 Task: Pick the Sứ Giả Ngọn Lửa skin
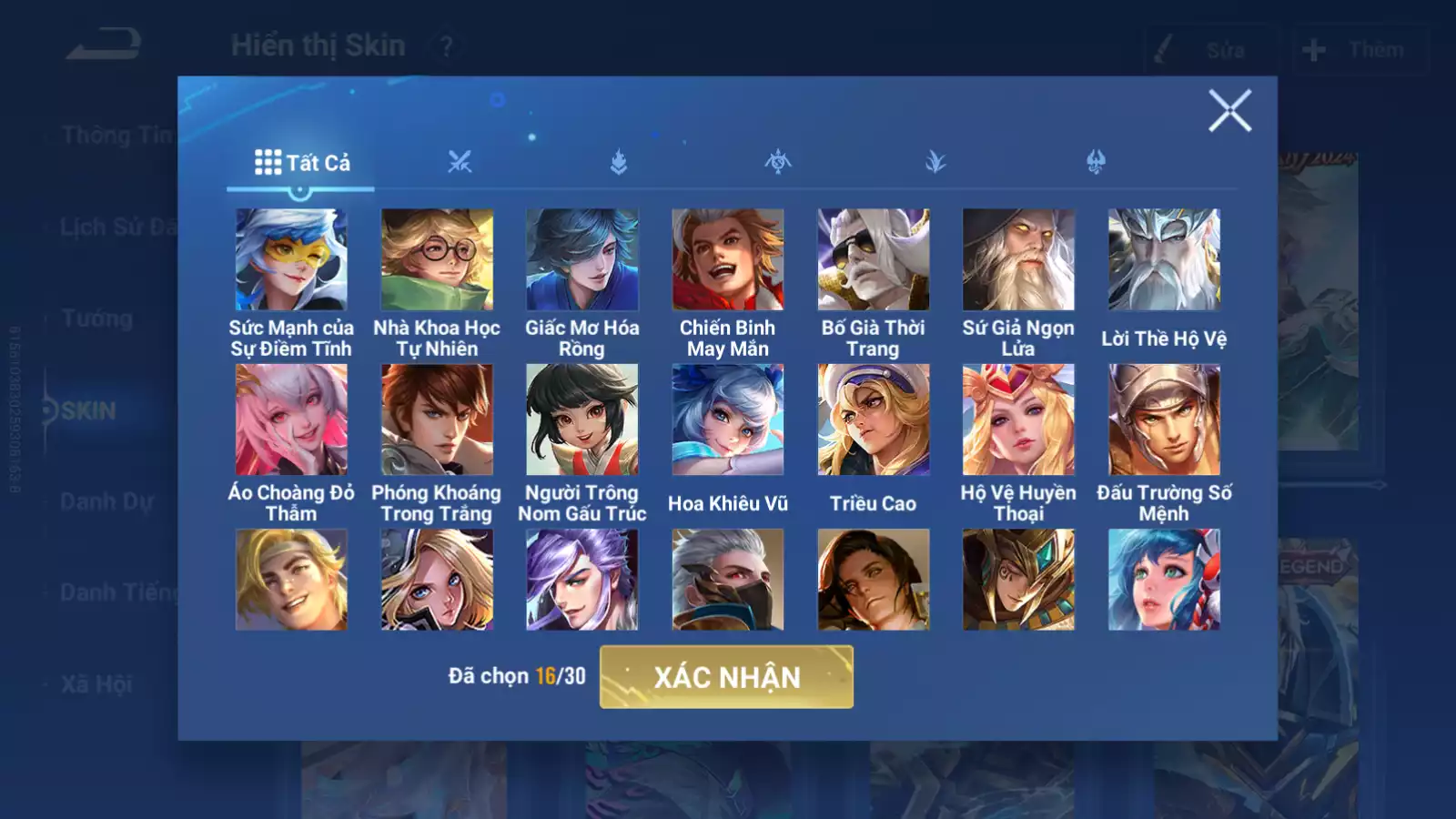1018,260
